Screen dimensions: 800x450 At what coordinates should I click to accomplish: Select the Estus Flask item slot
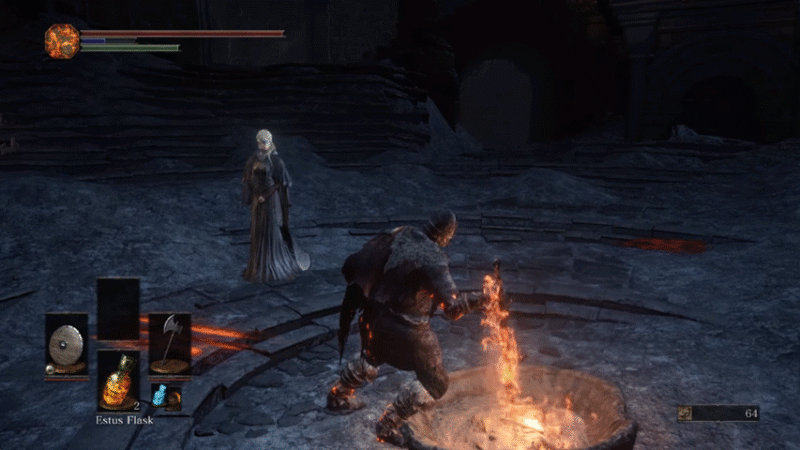pos(118,381)
